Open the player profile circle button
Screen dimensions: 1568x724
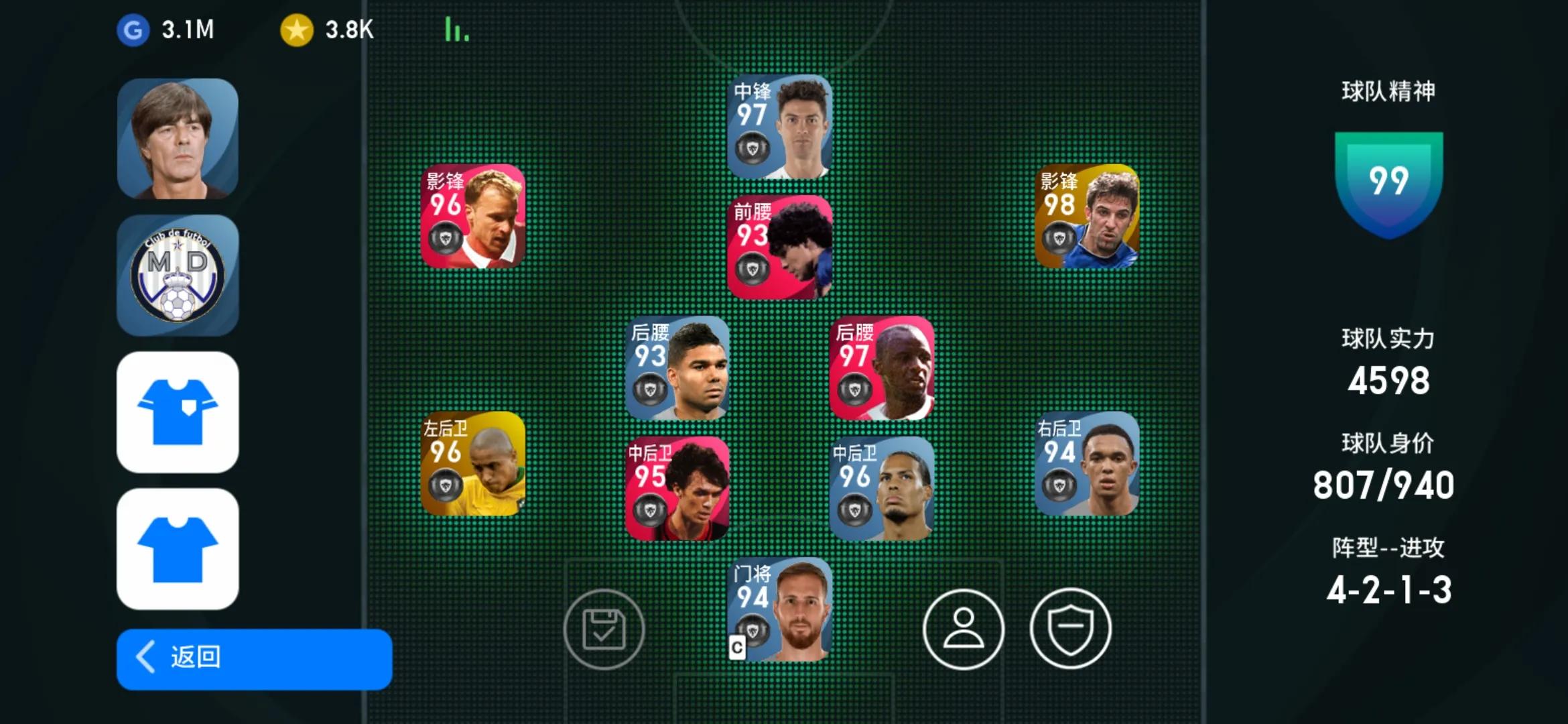pyautogui.click(x=963, y=629)
